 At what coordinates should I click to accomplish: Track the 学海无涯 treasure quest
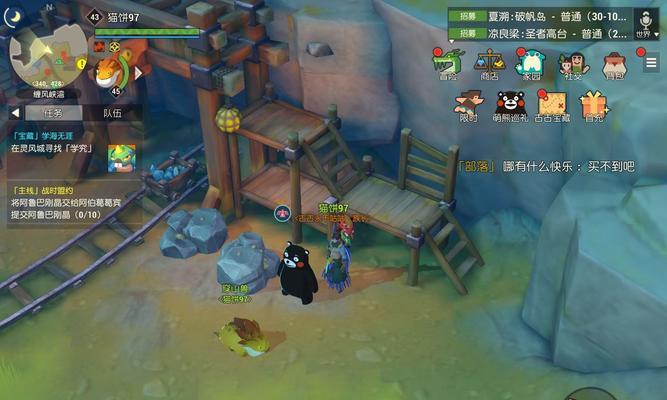point(60,141)
